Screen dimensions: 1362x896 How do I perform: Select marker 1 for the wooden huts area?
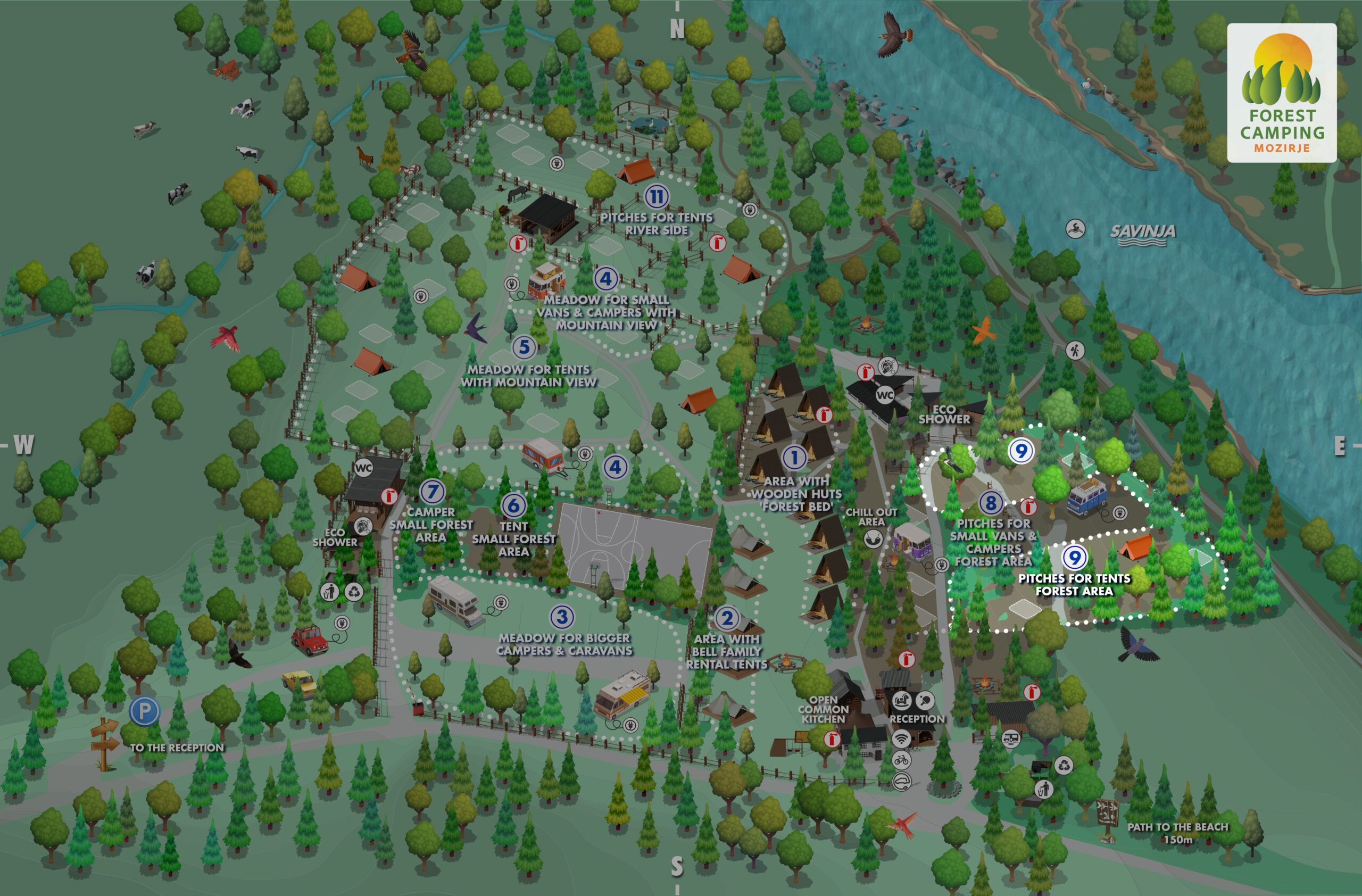click(794, 457)
